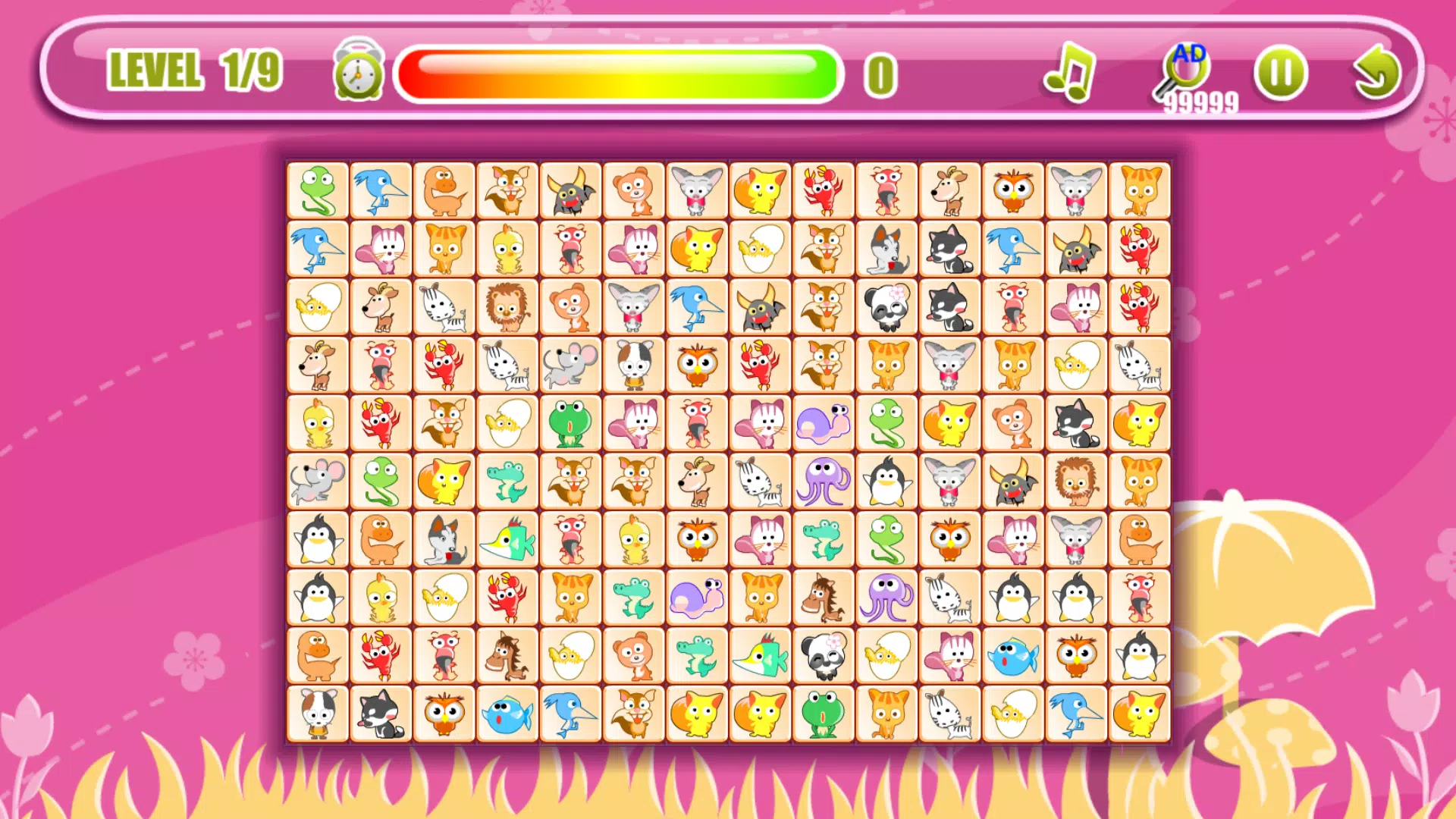Screen dimensions: 1456x819
Task: Select the purple octopus tile
Action: 824,482
